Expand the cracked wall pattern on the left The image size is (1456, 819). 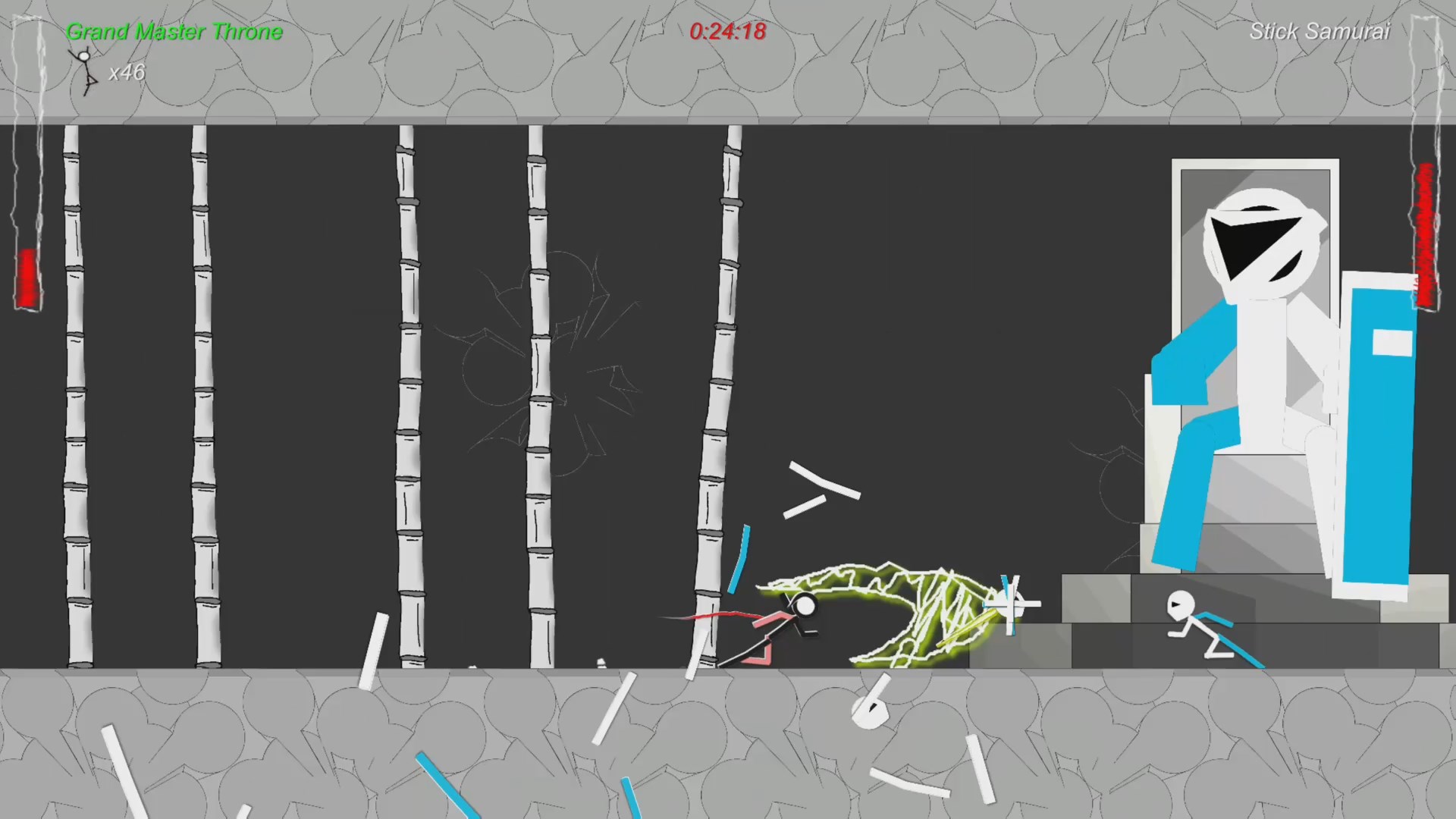pyautogui.click(x=531, y=364)
